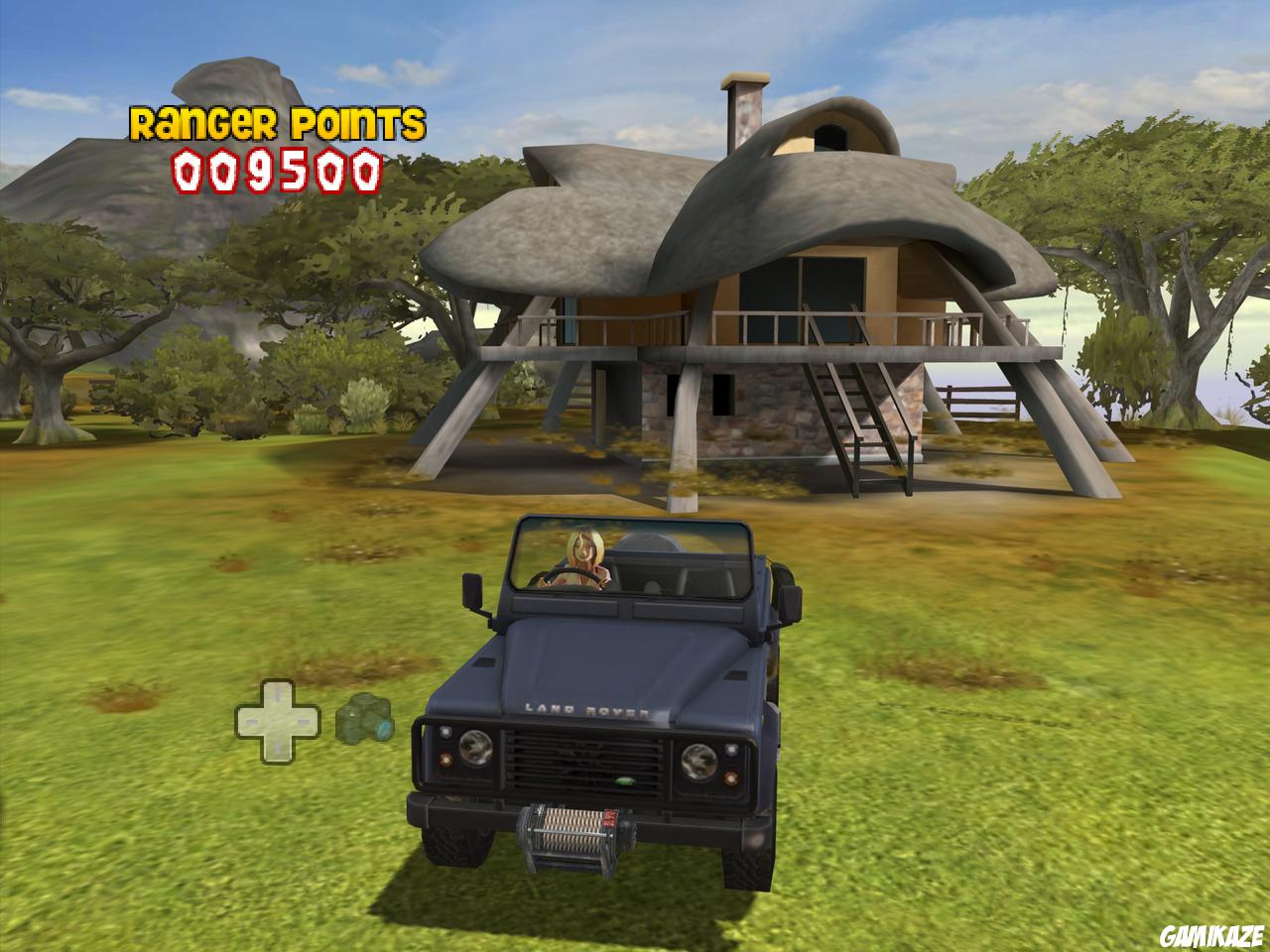Switch on the green indicator light under the grille
1270x952 pixels.
pyautogui.click(x=625, y=781)
